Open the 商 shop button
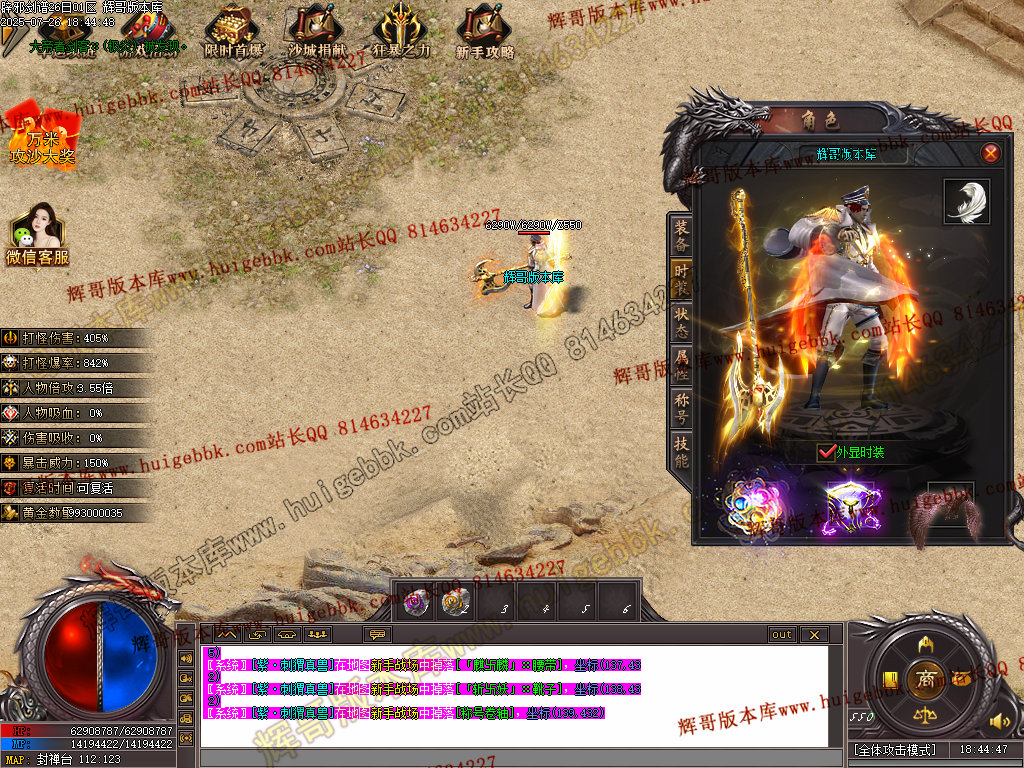This screenshot has width=1024, height=768. tap(926, 679)
